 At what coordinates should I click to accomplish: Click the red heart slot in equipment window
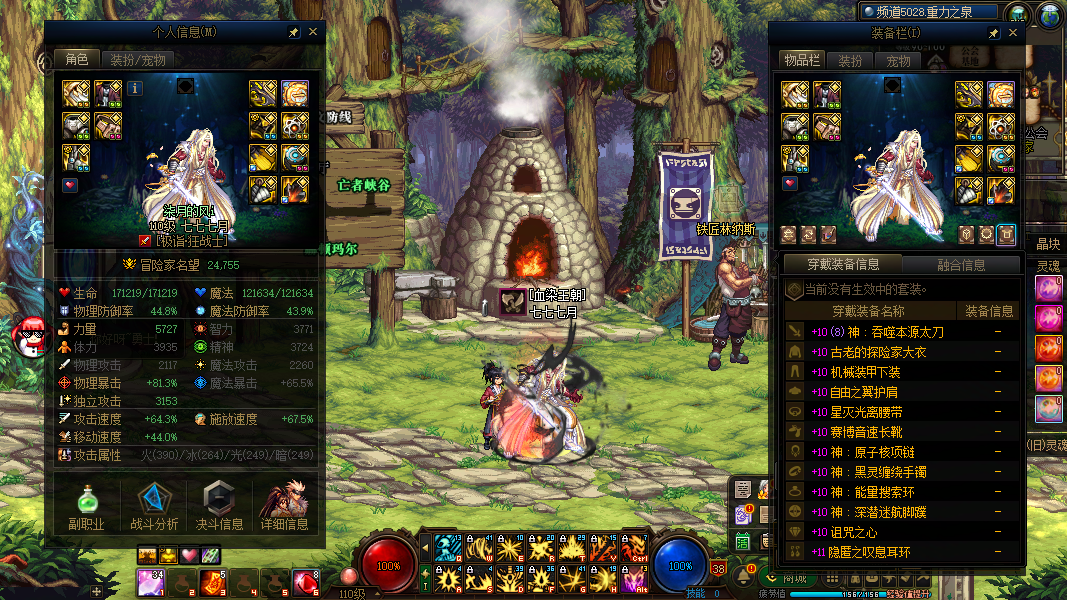click(790, 185)
